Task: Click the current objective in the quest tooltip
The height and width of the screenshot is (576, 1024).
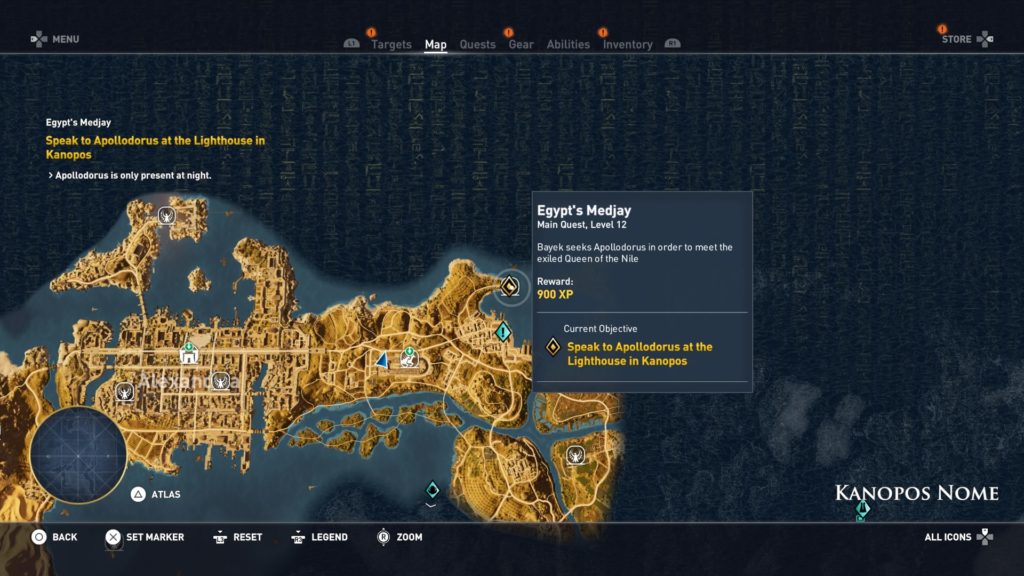Action: (640, 353)
